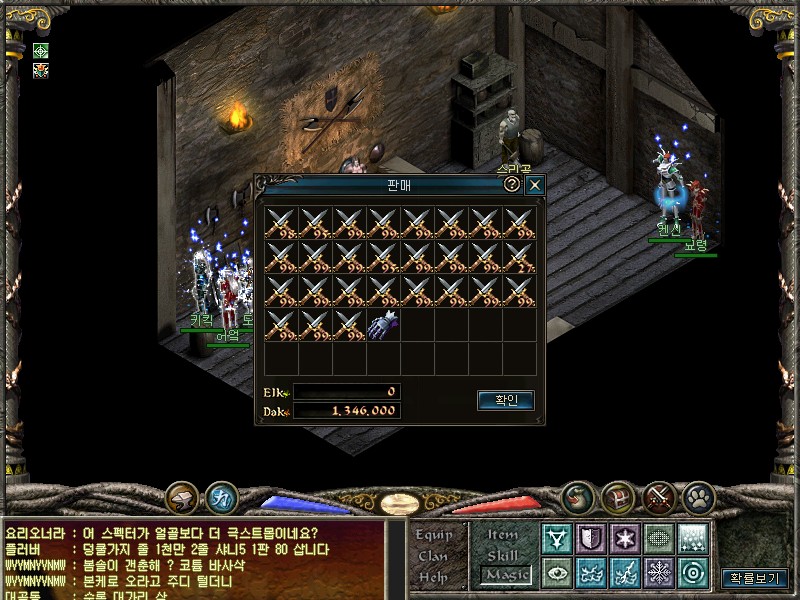Switch to the Skill tab

[x=503, y=555]
